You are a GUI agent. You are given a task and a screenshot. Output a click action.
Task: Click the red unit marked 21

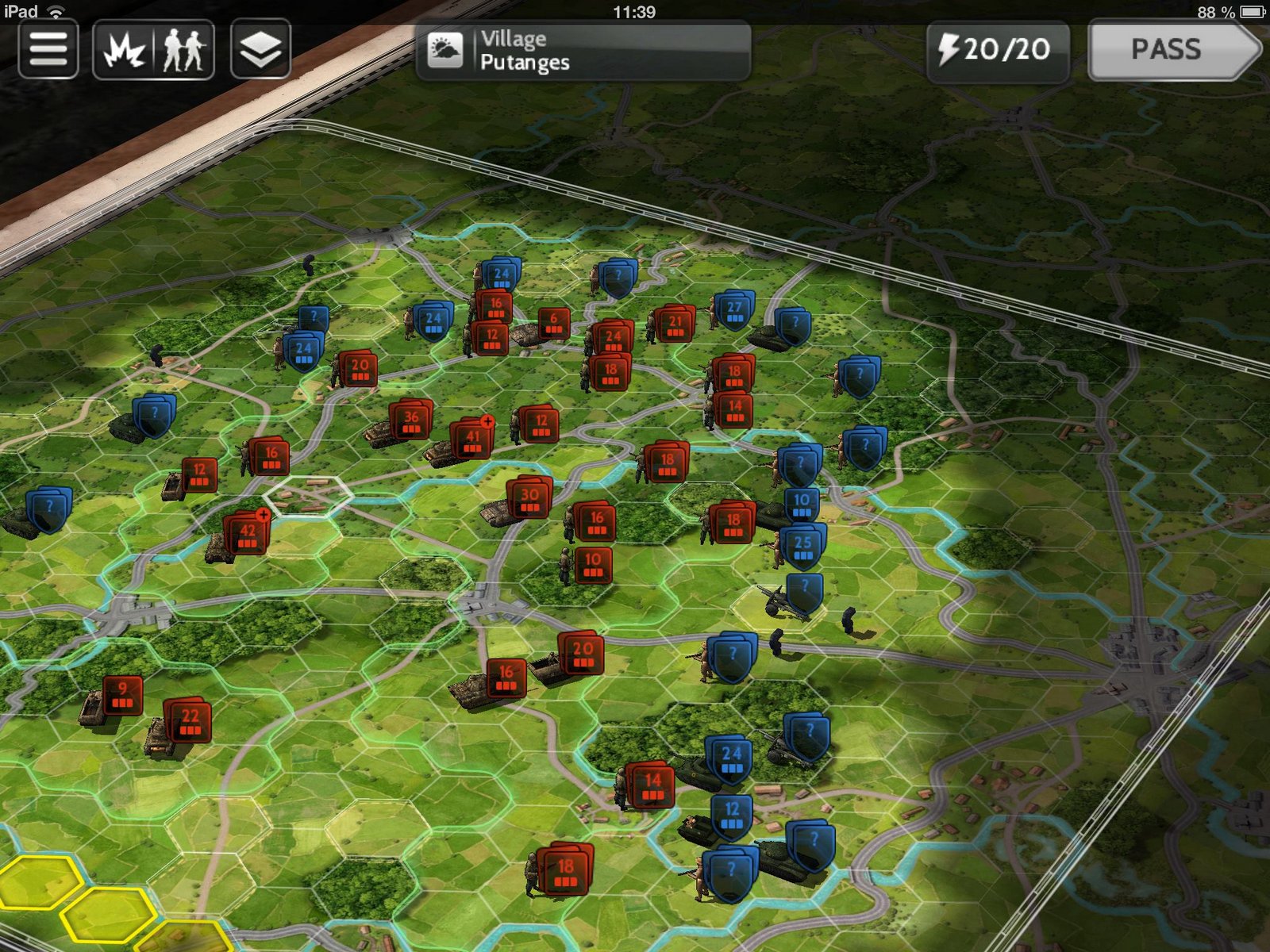[x=675, y=324]
